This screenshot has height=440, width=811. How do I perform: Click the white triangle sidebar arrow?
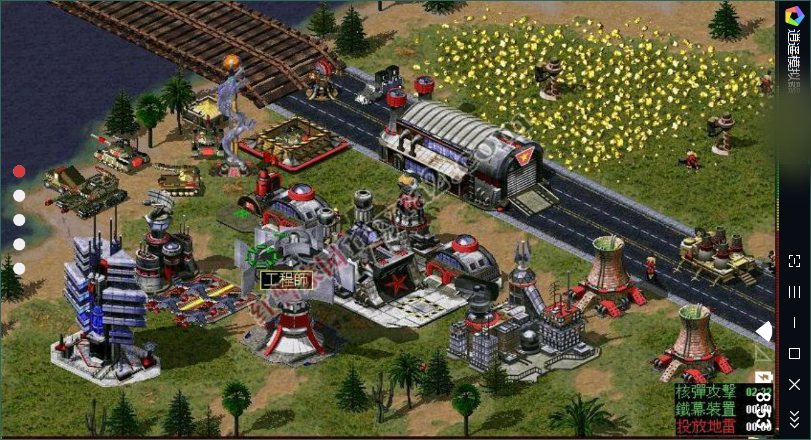point(764,331)
